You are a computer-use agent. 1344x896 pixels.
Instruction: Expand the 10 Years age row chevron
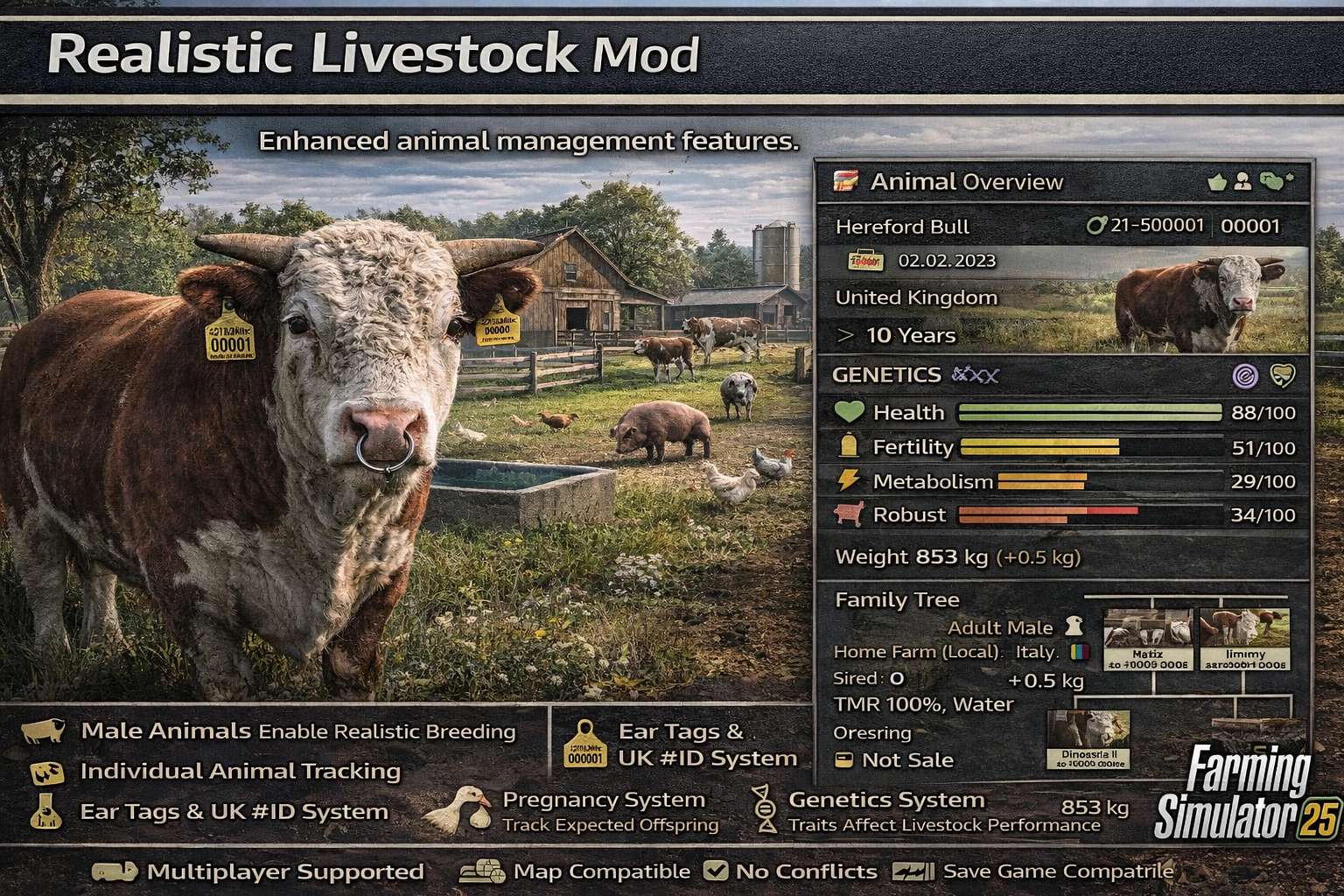point(845,334)
